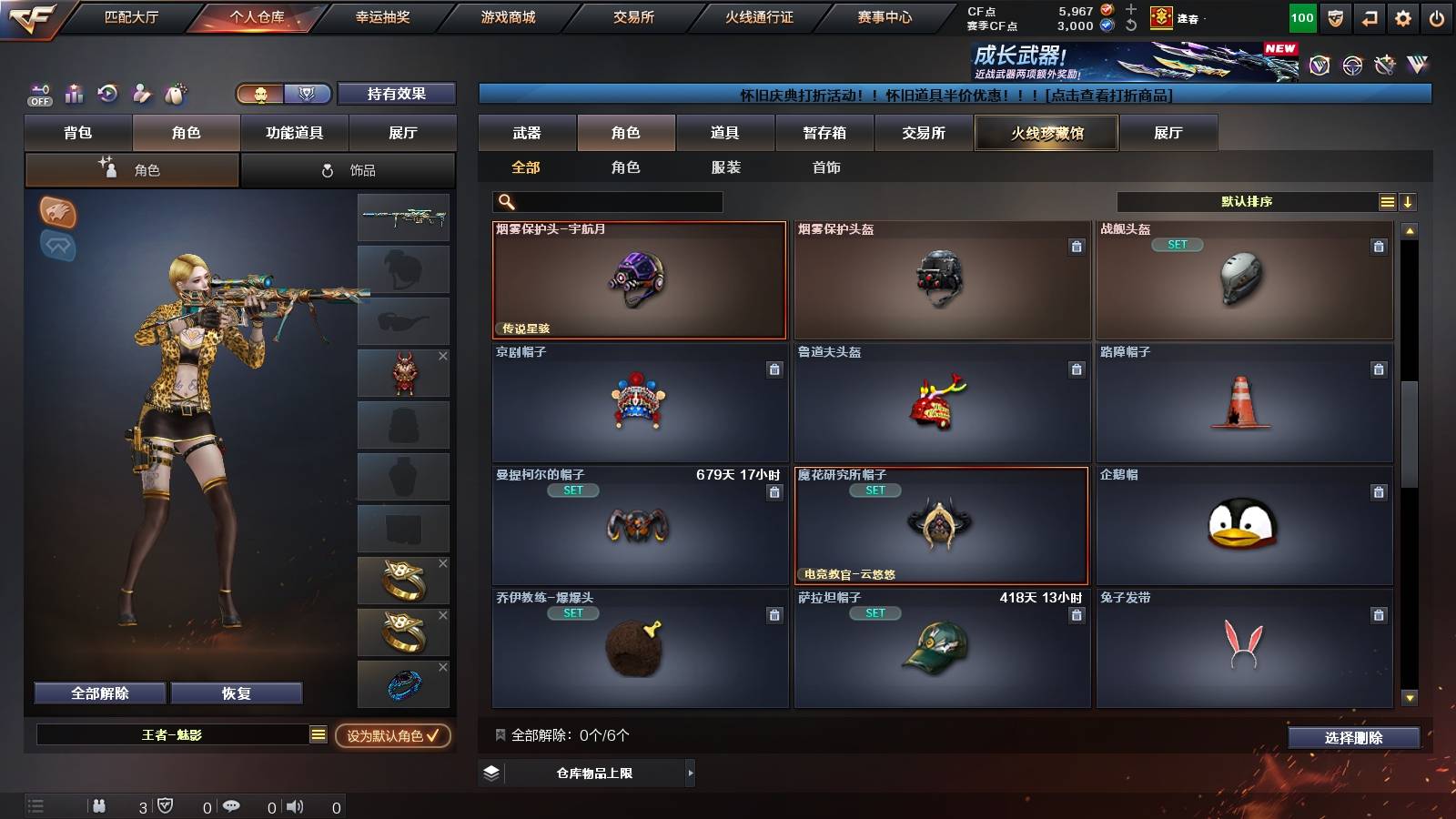Viewport: 1456px width, 819px height.
Task: Click the return arrow icon beside the gear
Action: click(1370, 16)
